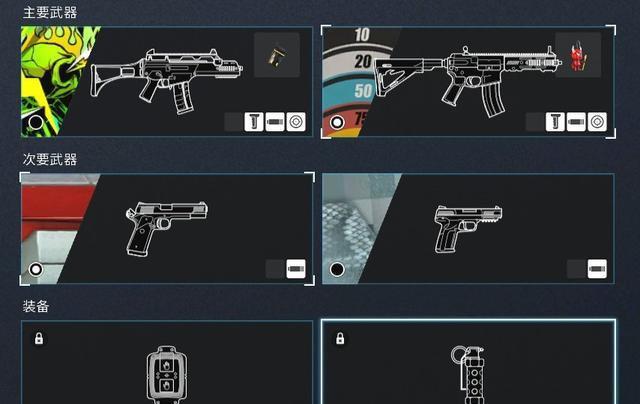Choose the breach charge gadget card
Image resolution: width=640 pixels, height=404 pixels.
167,364
